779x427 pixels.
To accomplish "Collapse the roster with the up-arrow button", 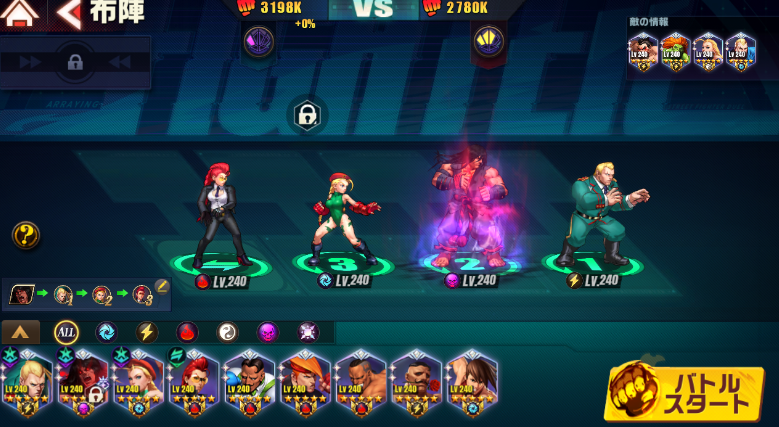I will [x=21, y=332].
